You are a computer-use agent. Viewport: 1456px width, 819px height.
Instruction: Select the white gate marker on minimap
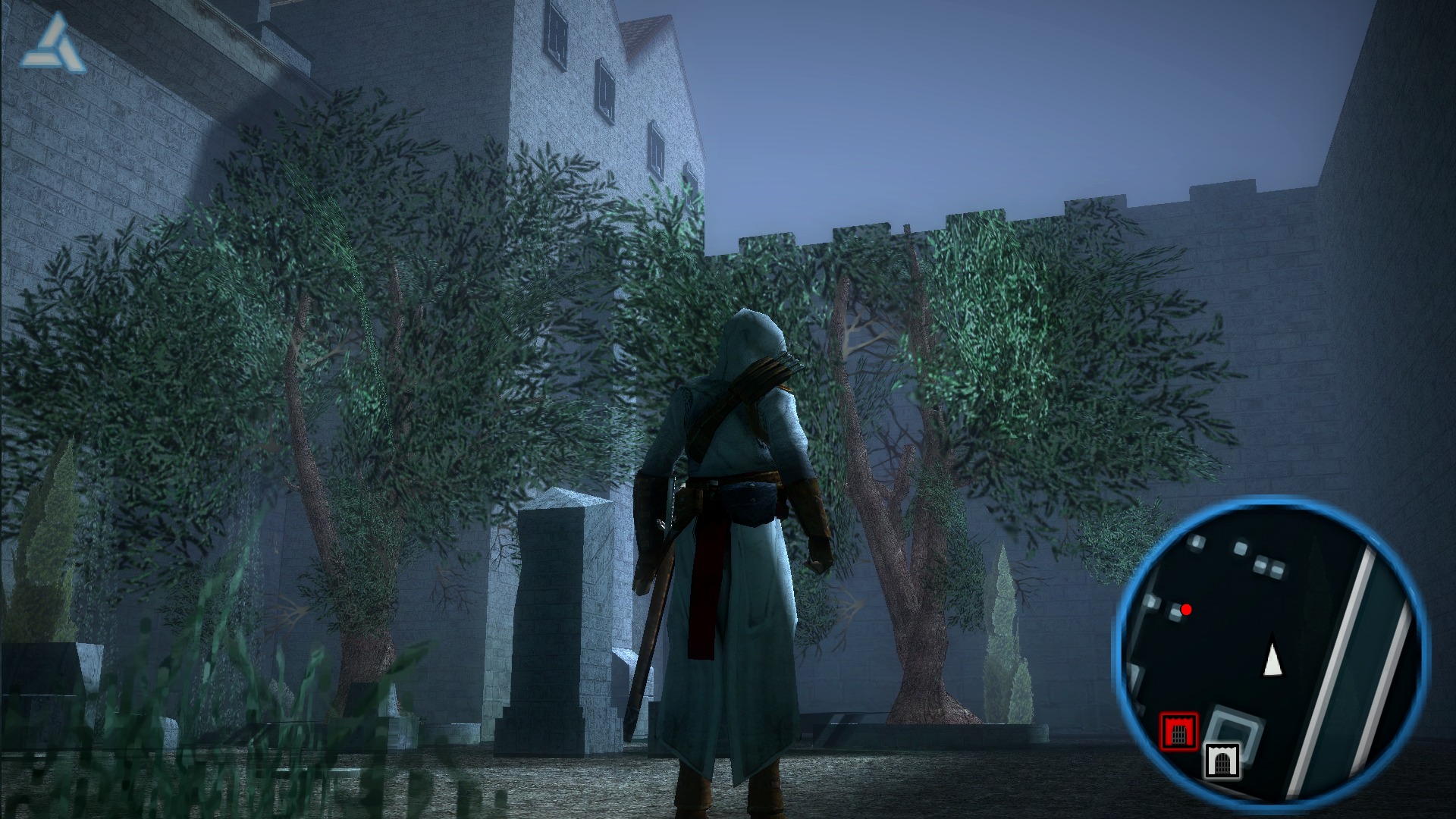pos(1222,761)
